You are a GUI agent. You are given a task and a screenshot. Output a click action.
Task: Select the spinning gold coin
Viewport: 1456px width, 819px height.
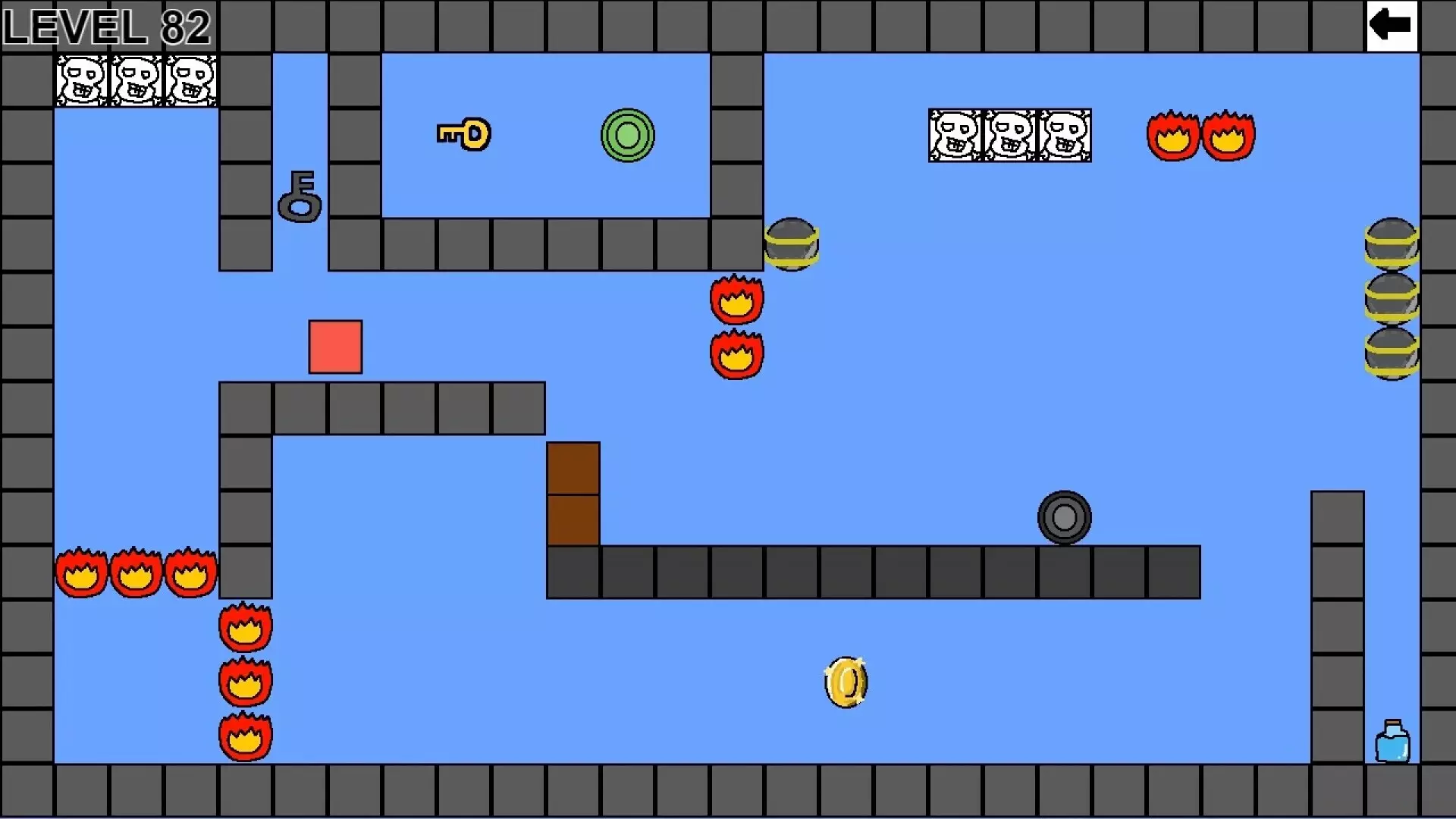[x=845, y=681]
